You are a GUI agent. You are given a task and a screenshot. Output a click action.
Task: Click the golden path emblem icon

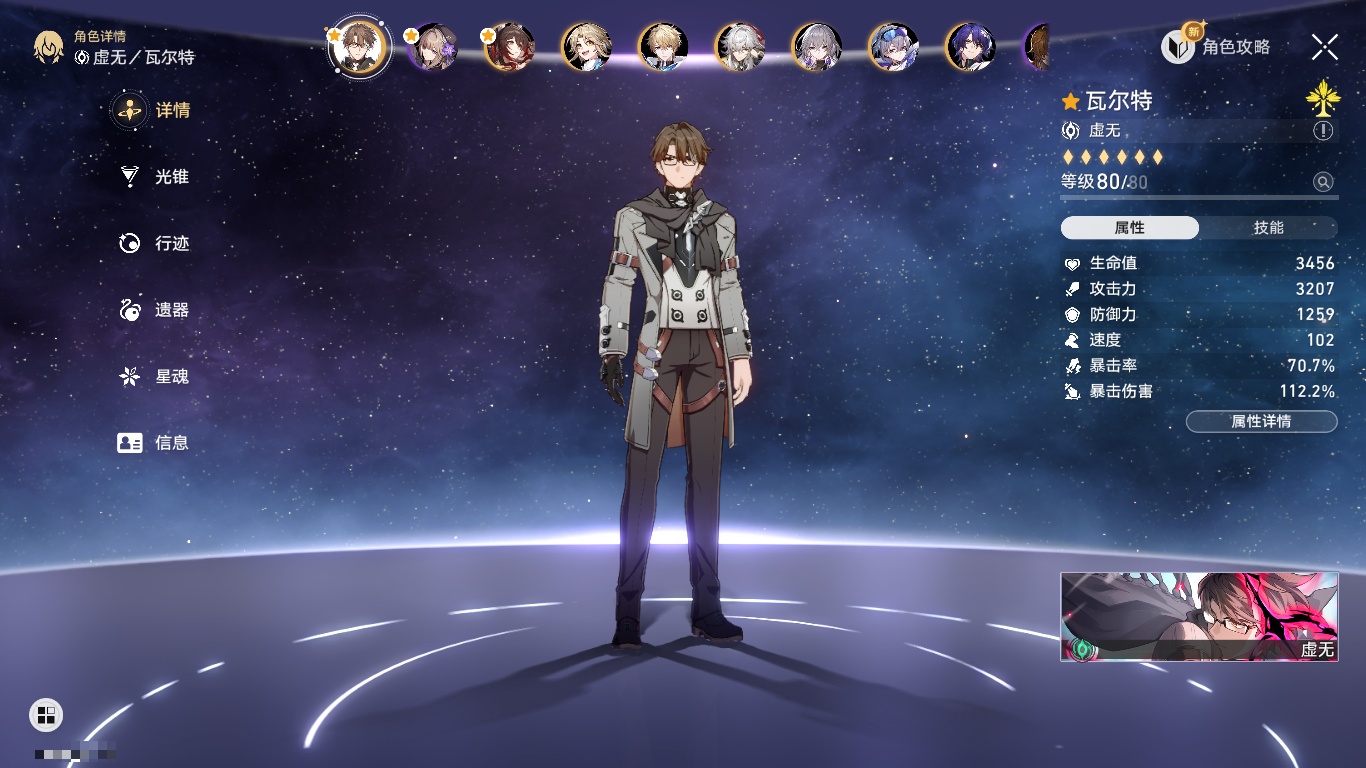(x=1322, y=98)
